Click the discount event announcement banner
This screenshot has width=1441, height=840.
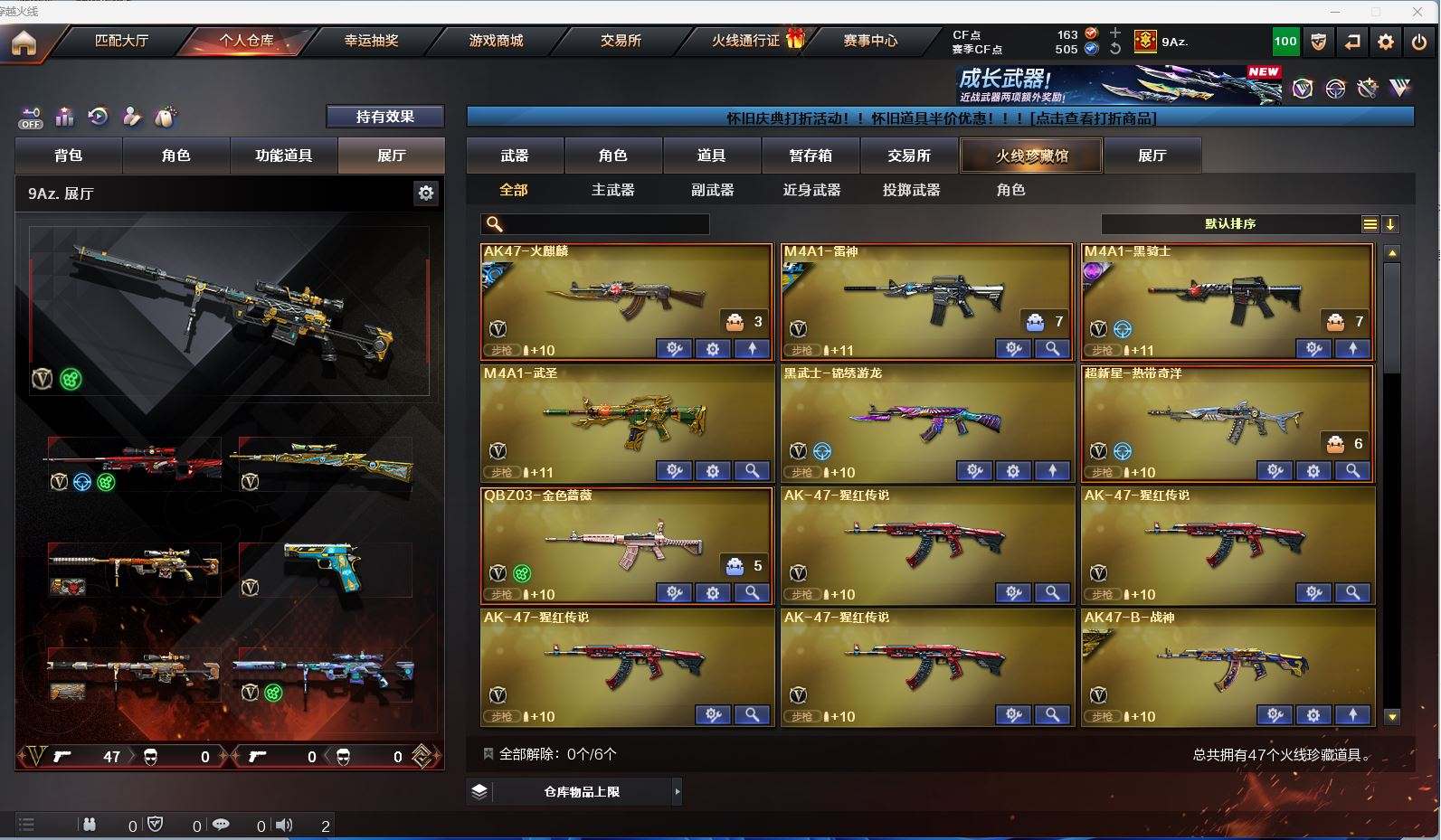tap(940, 118)
